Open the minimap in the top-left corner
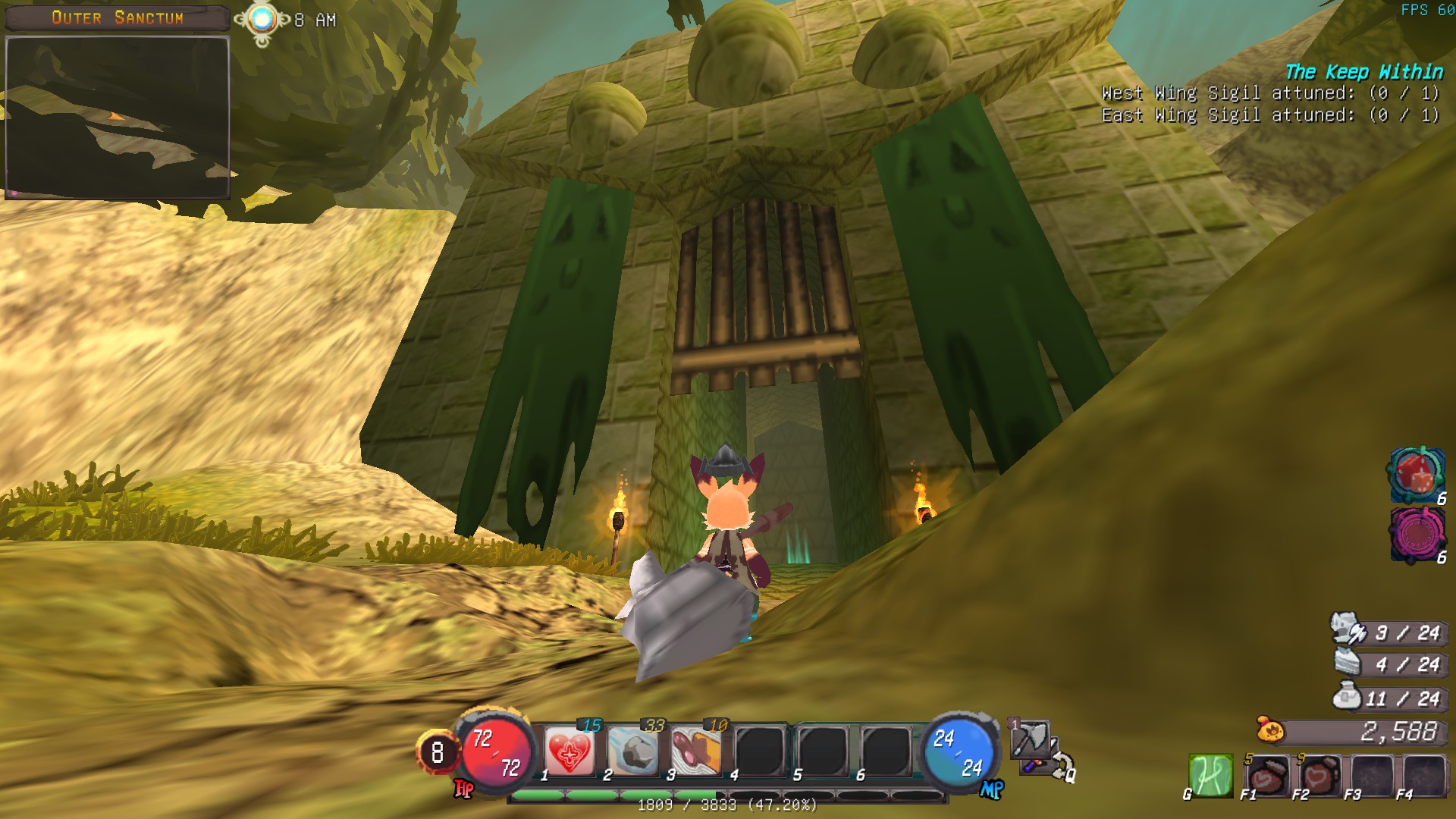Screen dimensions: 1456x819 click(118, 118)
